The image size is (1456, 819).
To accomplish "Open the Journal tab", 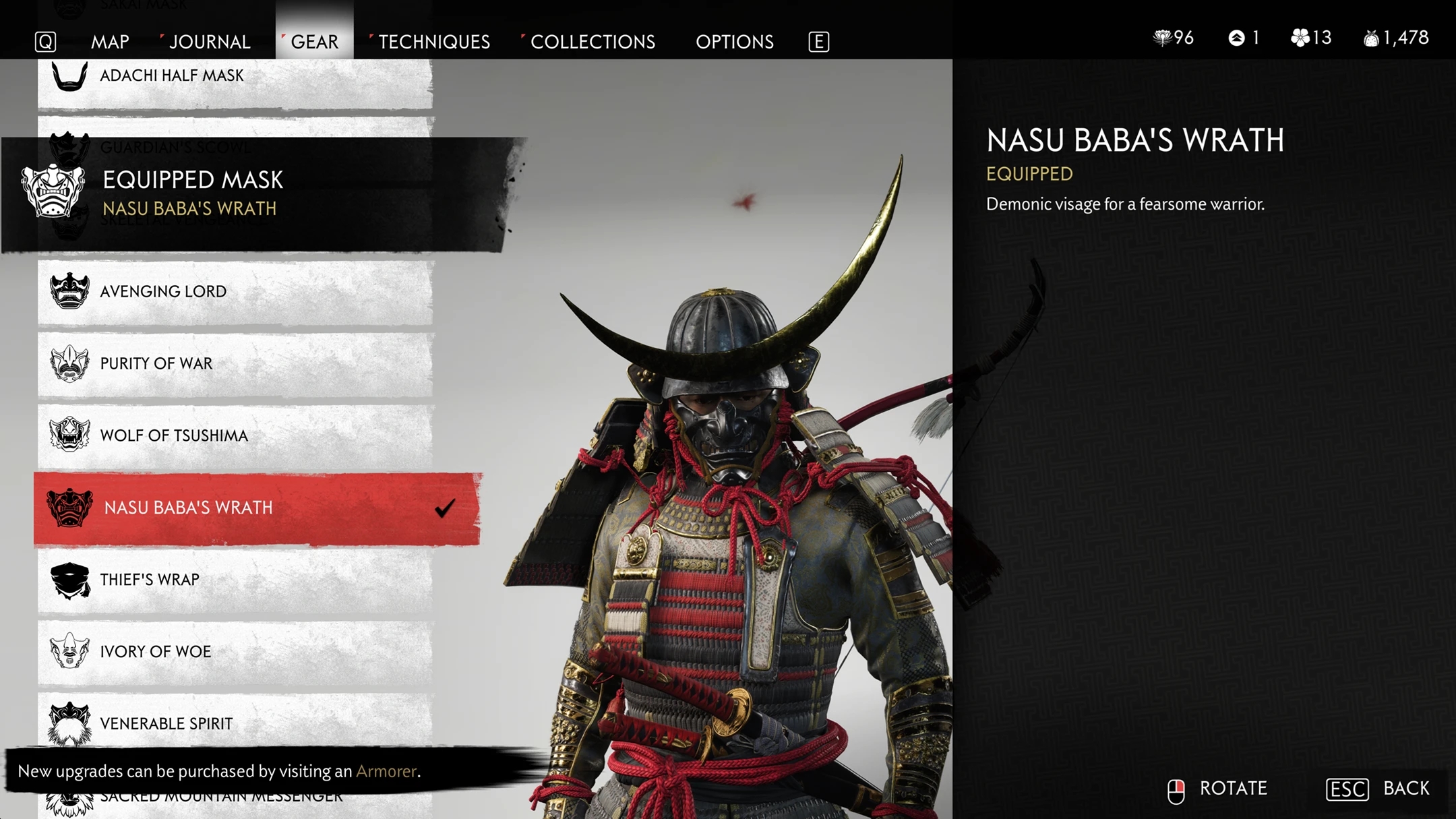I will click(x=209, y=42).
